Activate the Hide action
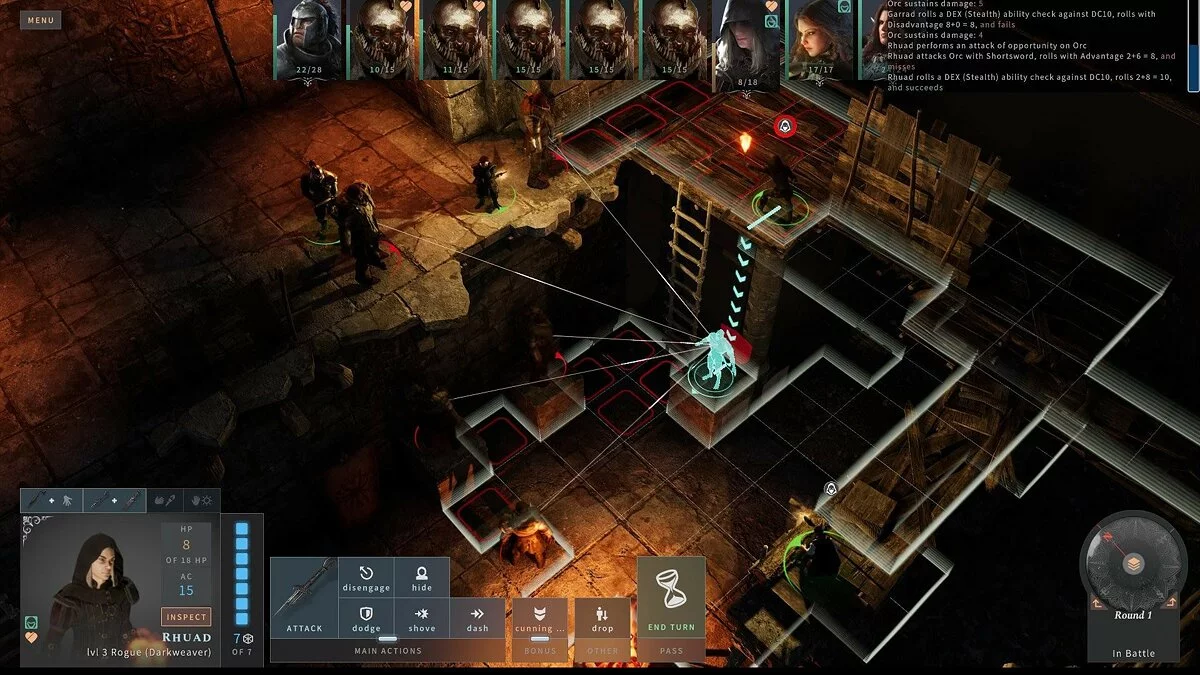This screenshot has width=1200, height=675. 422,579
